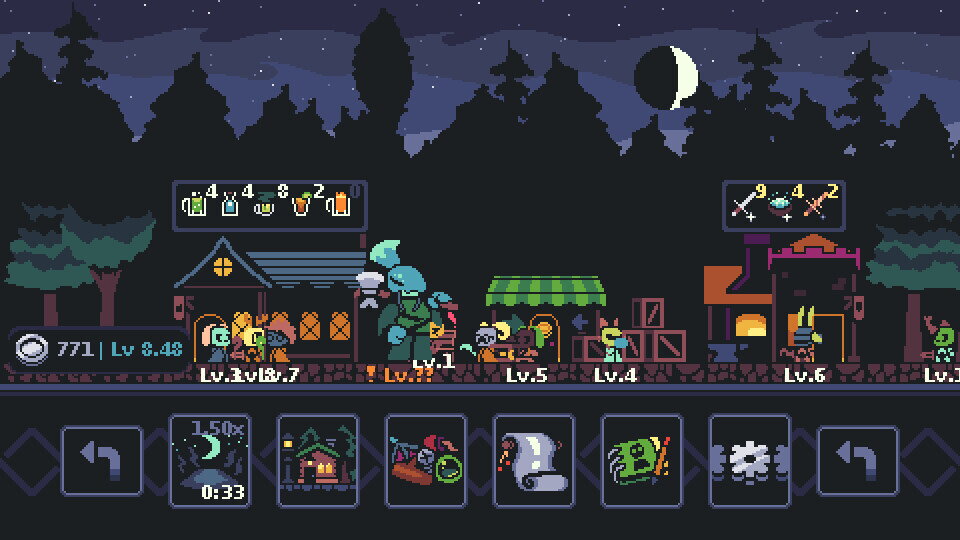Select the bronze sword stock icon
The width and height of the screenshot is (960, 540).
point(817,205)
